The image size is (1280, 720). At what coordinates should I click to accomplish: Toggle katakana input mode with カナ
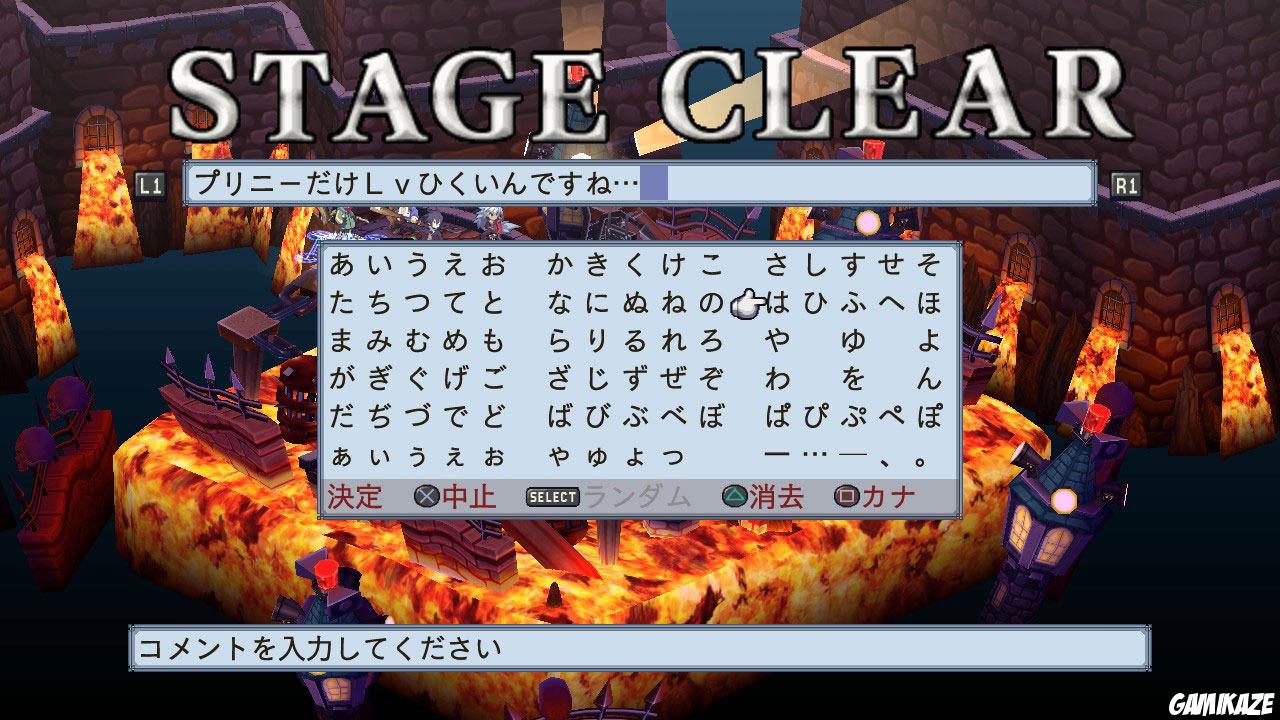click(885, 494)
